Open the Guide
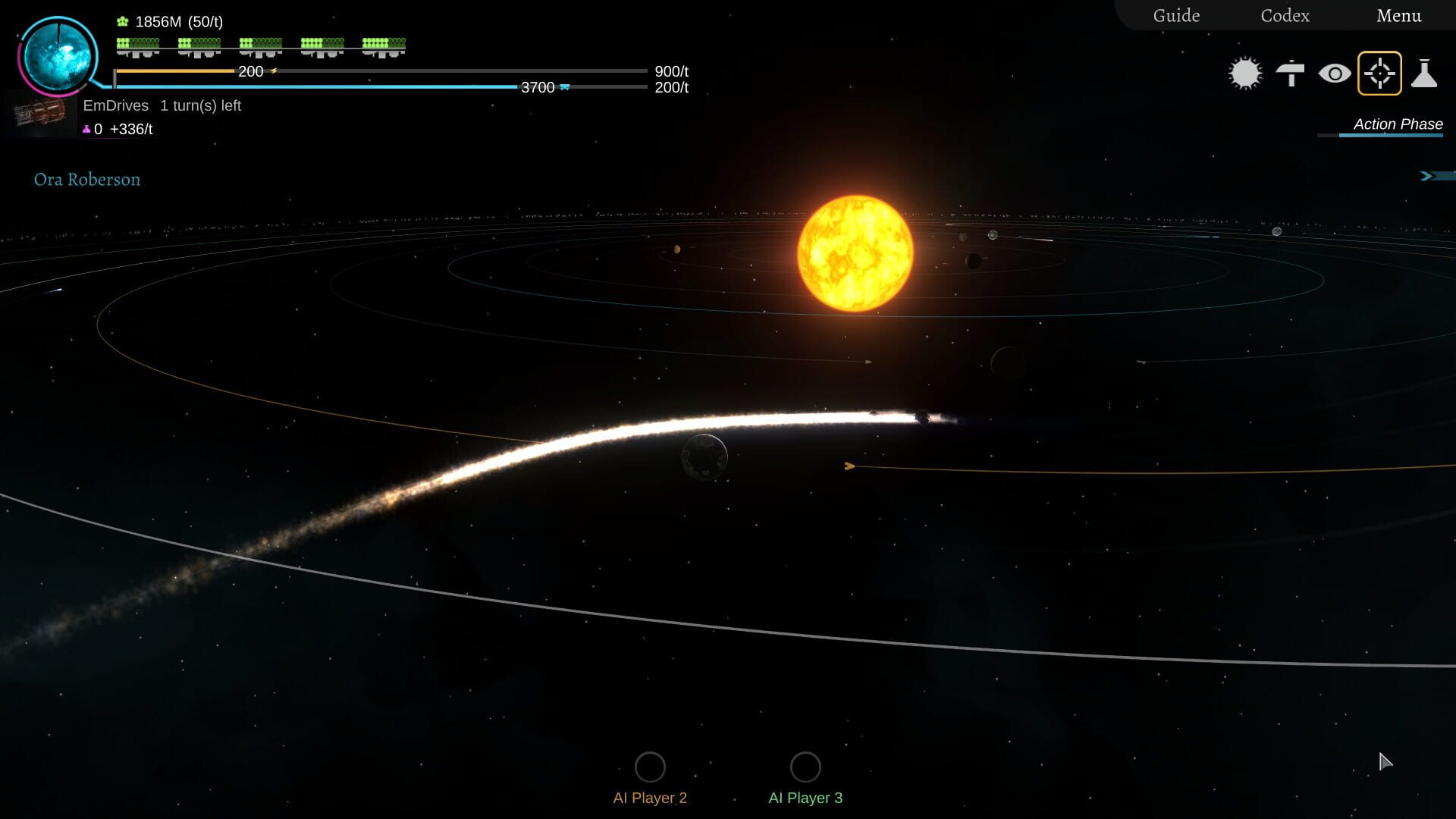The width and height of the screenshot is (1456, 819). [1175, 15]
